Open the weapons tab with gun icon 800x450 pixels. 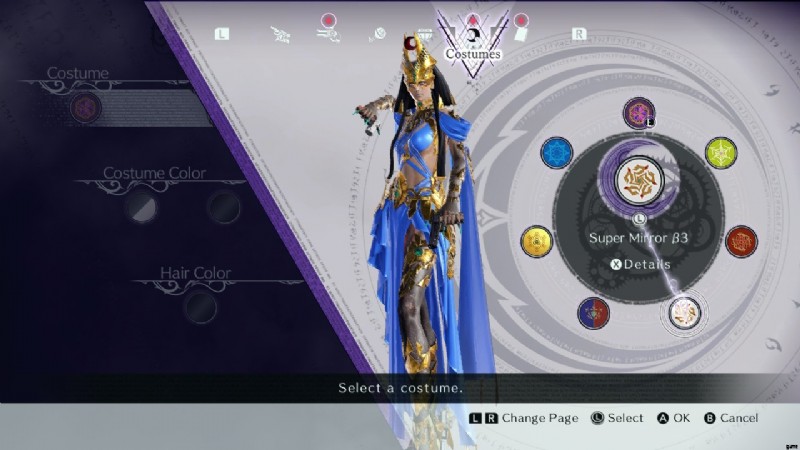328,34
